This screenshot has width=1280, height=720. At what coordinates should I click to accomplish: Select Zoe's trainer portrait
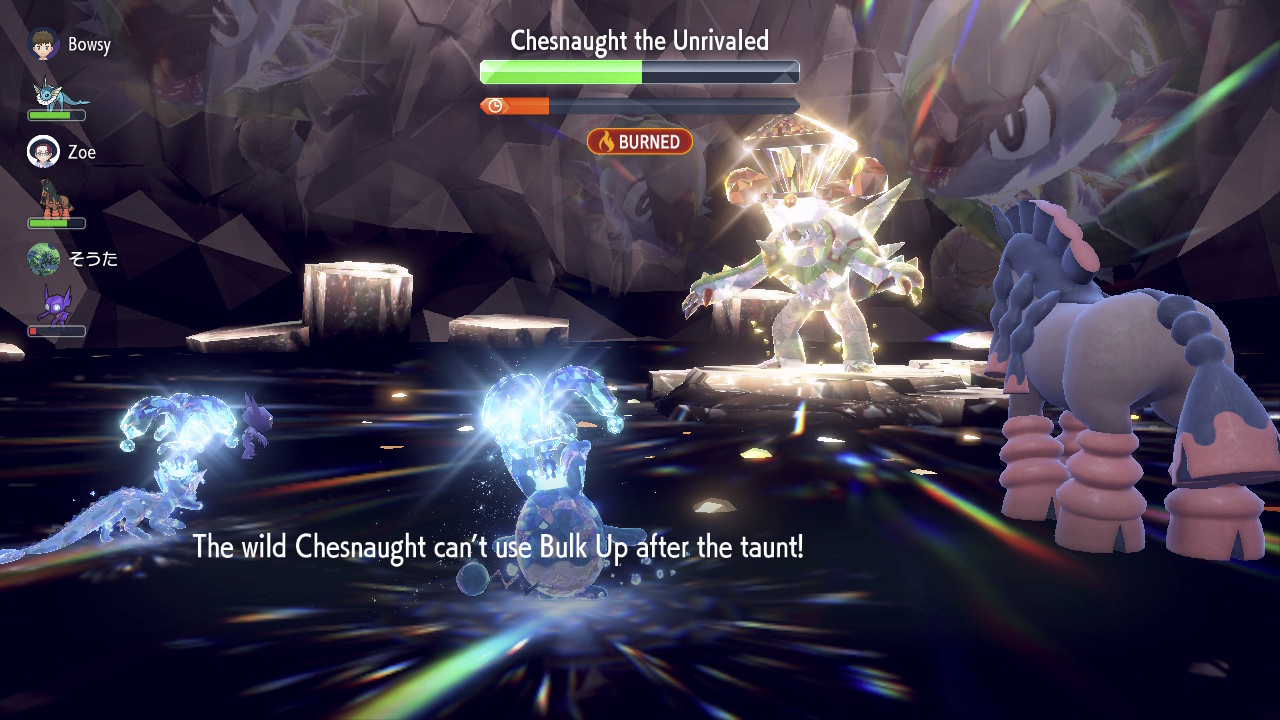tap(43, 152)
